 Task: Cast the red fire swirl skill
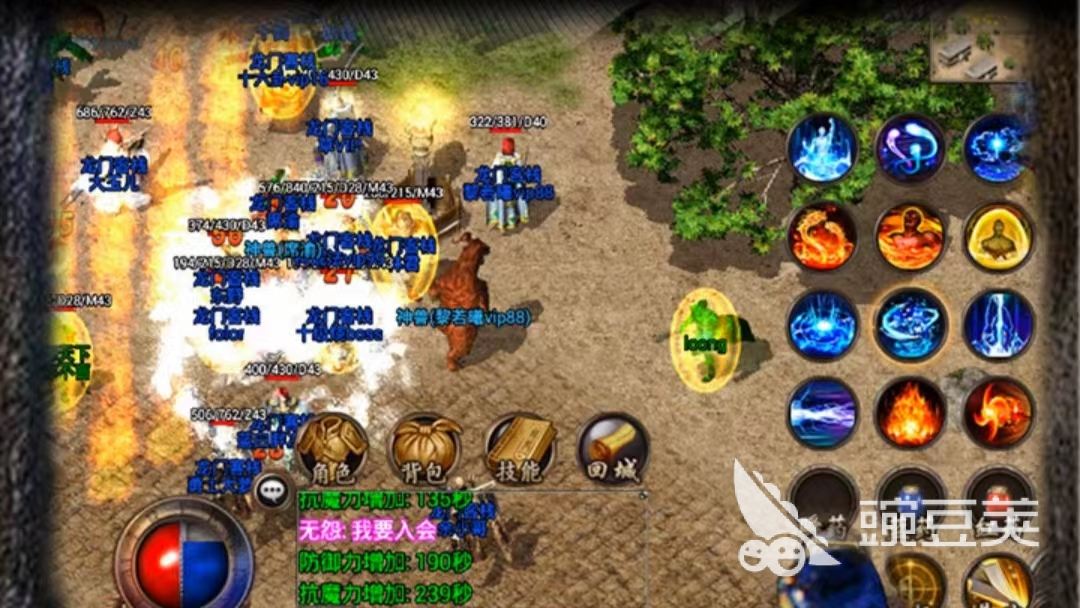[998, 412]
